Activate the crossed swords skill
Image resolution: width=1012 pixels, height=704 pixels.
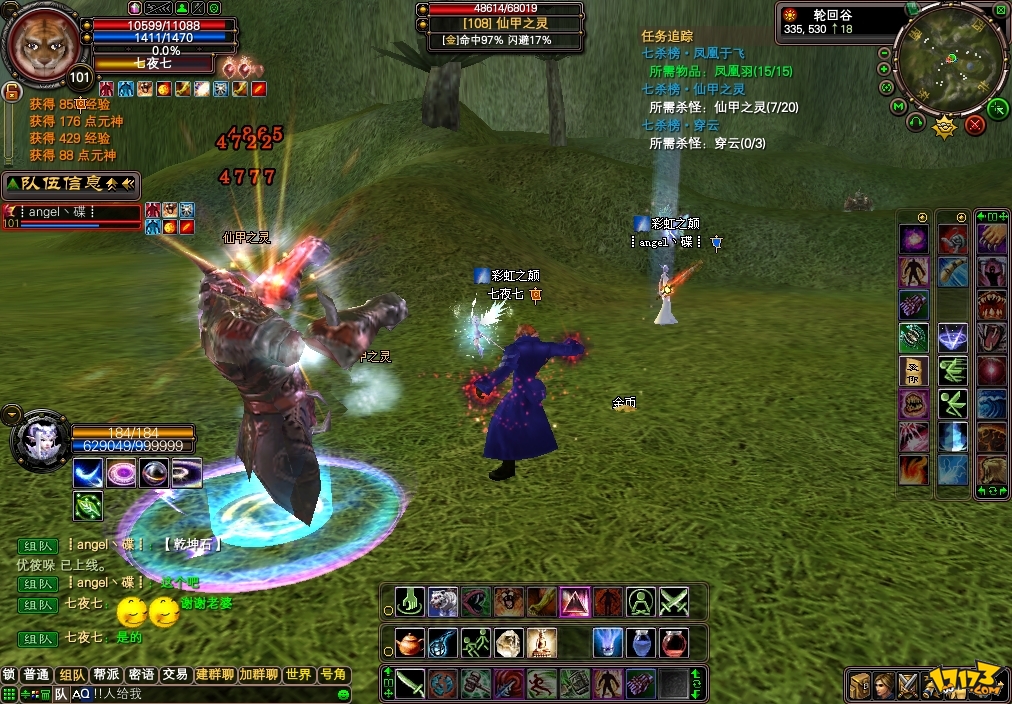tap(673, 601)
